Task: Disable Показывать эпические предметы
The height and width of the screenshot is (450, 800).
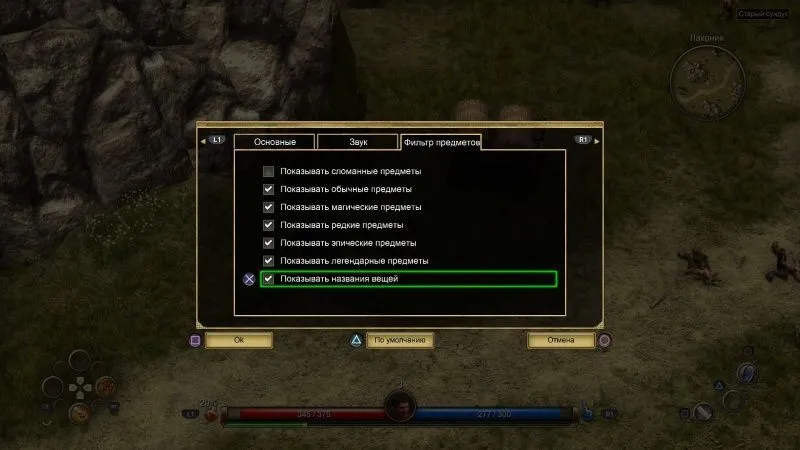Action: pyautogui.click(x=268, y=243)
